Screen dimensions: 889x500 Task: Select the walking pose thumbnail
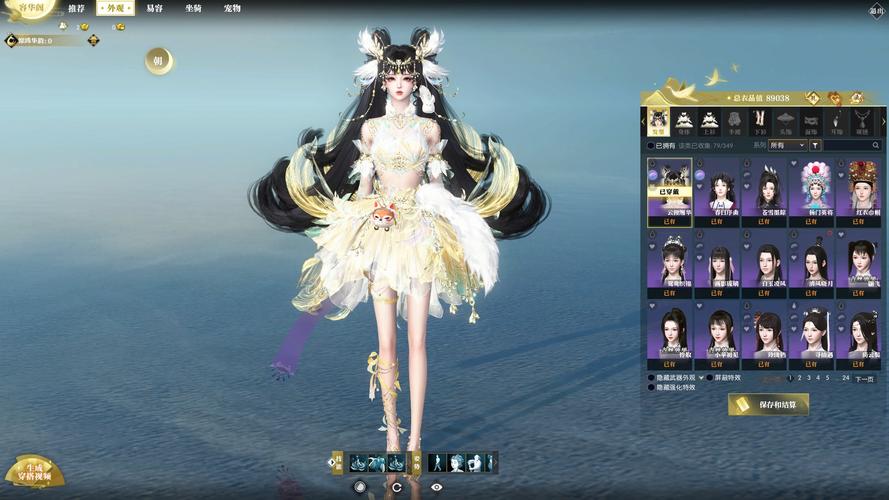click(x=437, y=463)
